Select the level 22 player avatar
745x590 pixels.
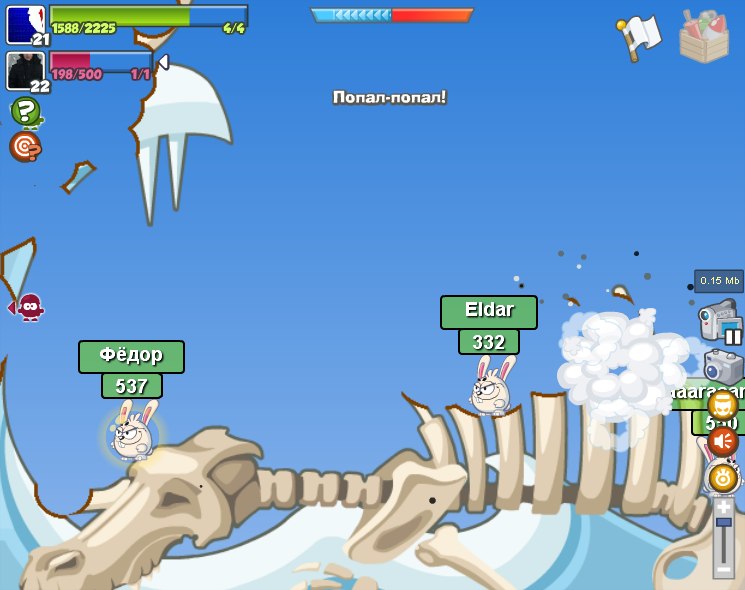coord(25,70)
